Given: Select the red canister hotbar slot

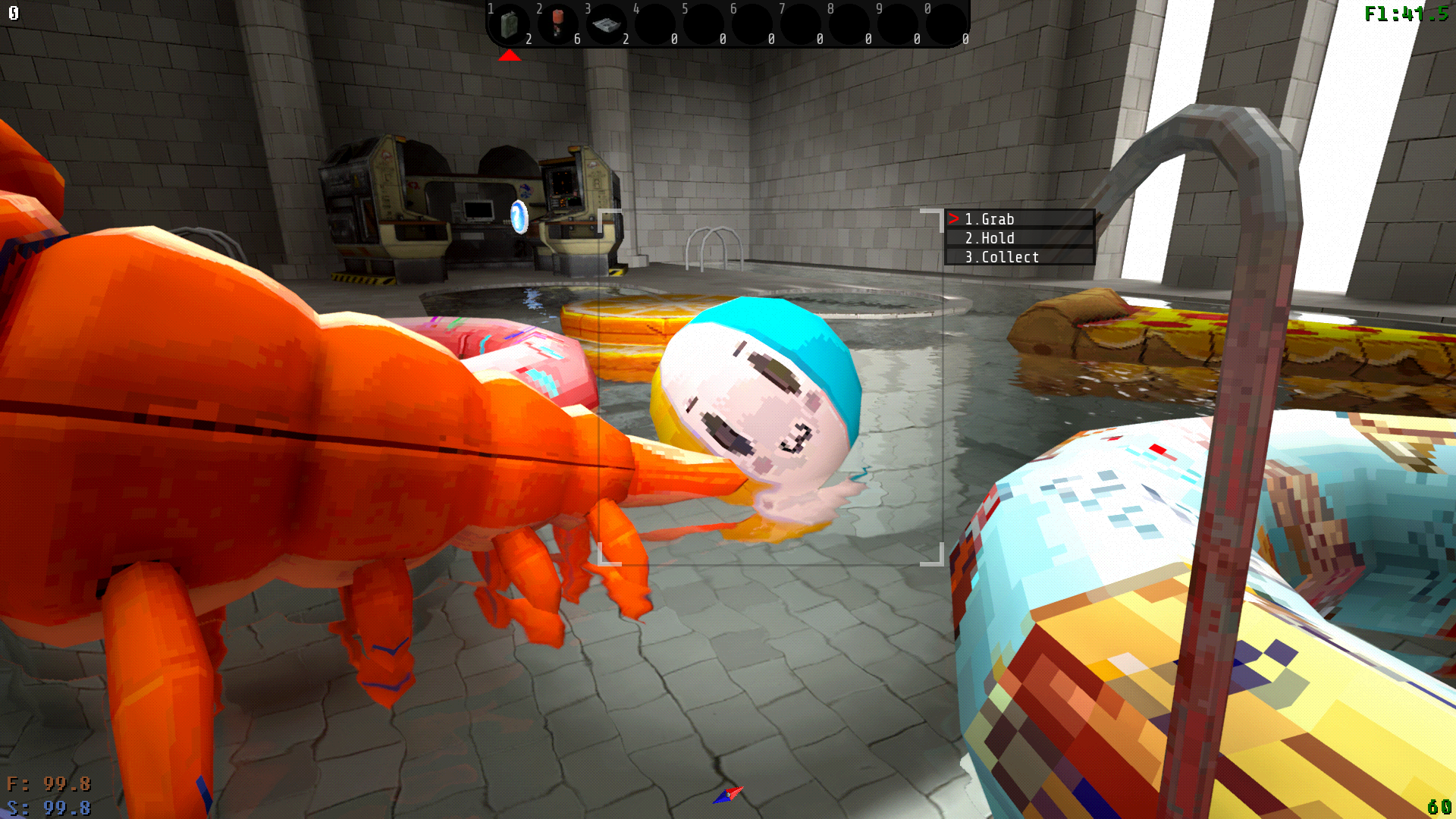Looking at the screenshot, I should coord(558,24).
